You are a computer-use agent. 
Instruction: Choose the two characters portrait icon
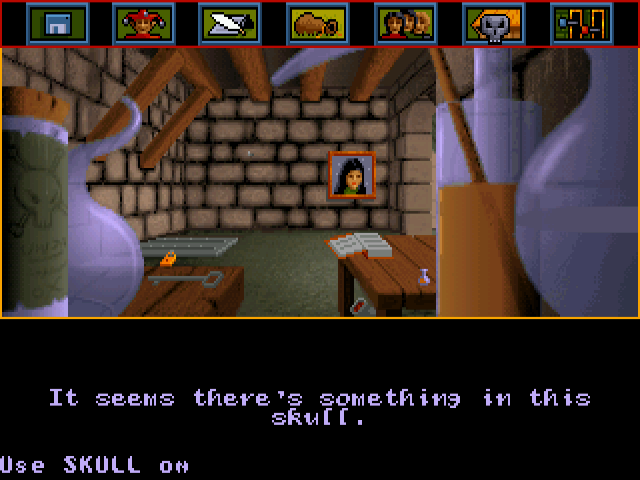(x=405, y=23)
